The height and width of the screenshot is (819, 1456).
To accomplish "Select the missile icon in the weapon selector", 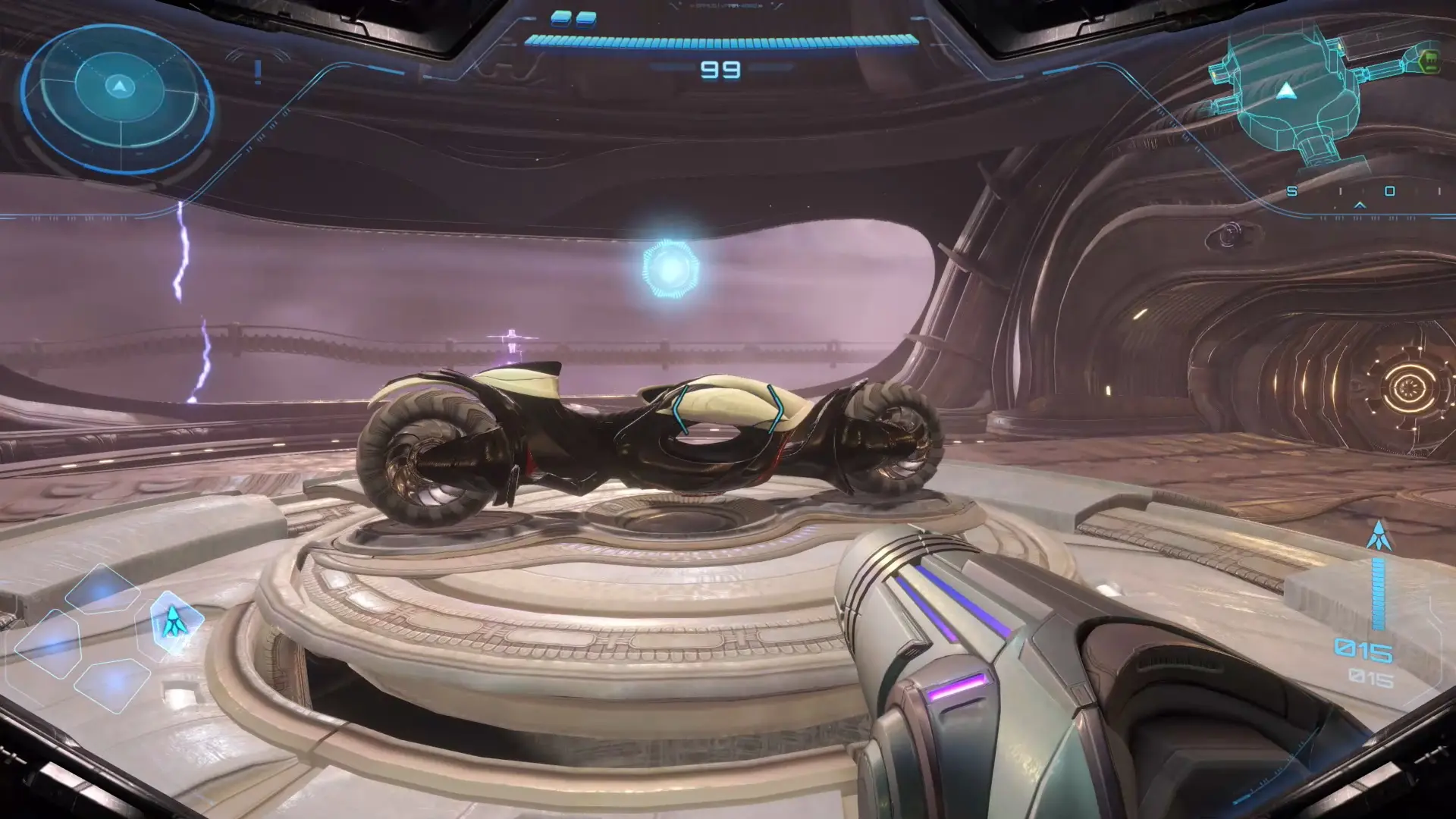I will 174,623.
